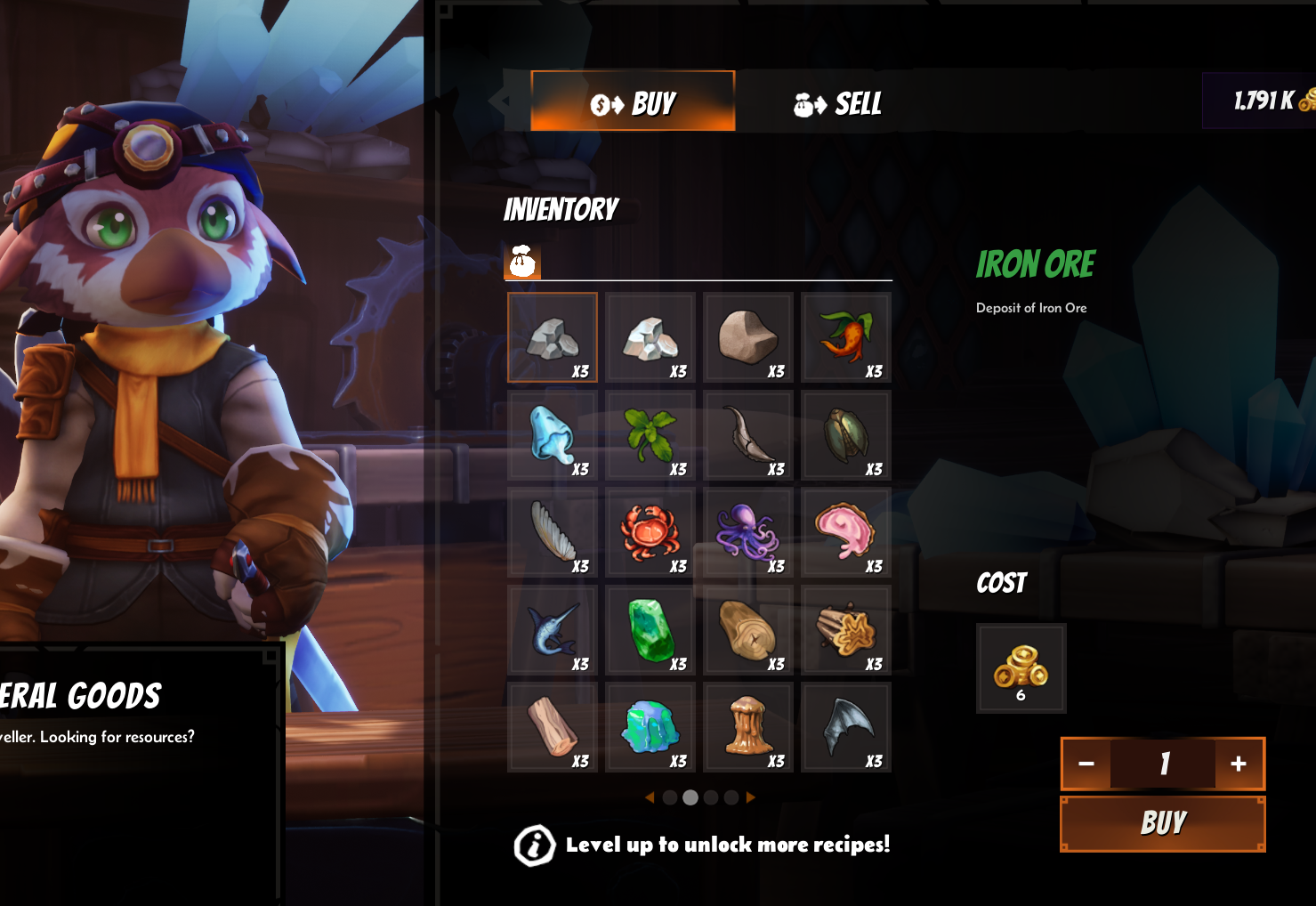Pick the green leafy herb slot
This screenshot has width=1316, height=906.
(x=650, y=436)
